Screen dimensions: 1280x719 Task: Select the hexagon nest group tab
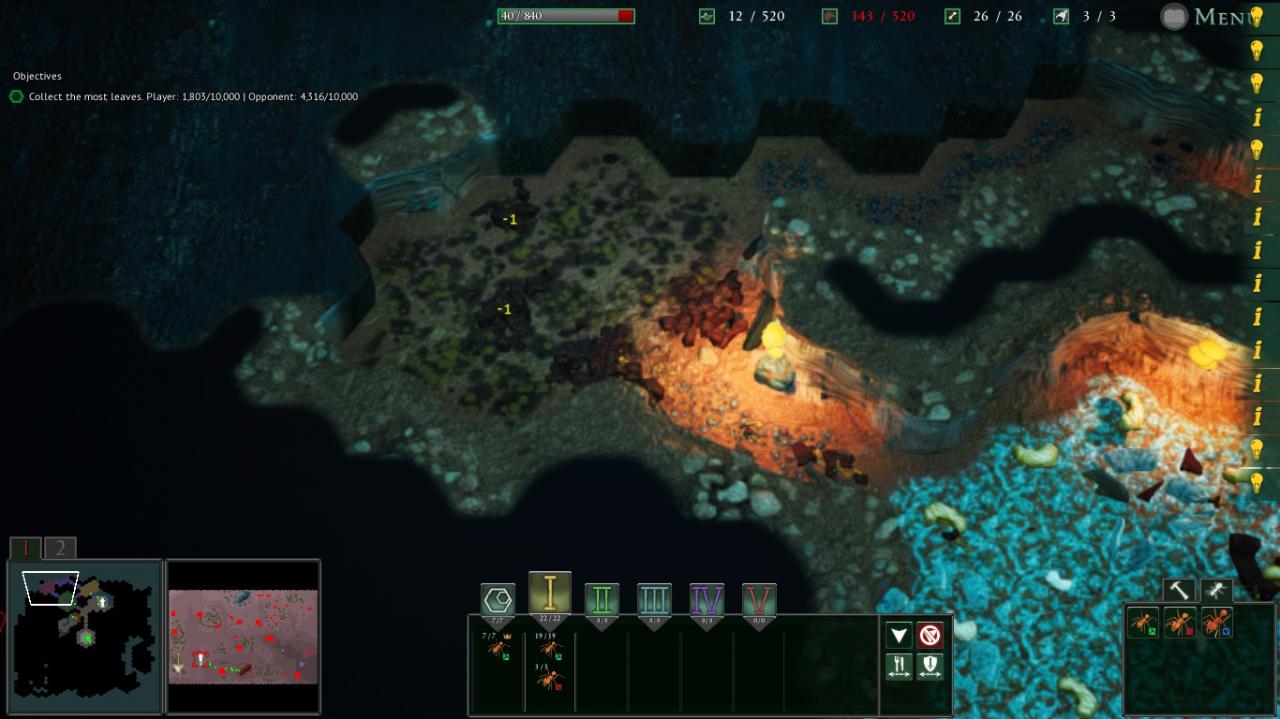coord(498,599)
